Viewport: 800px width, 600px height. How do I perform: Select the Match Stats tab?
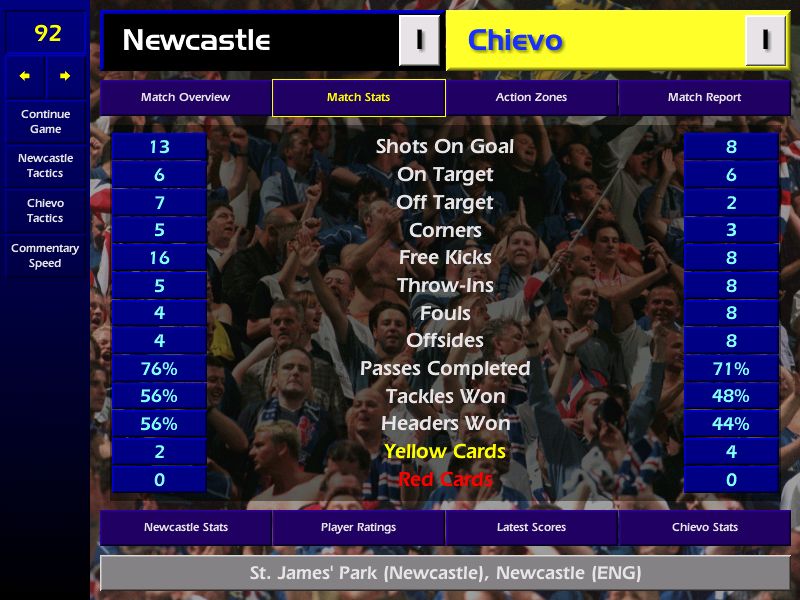(358, 98)
